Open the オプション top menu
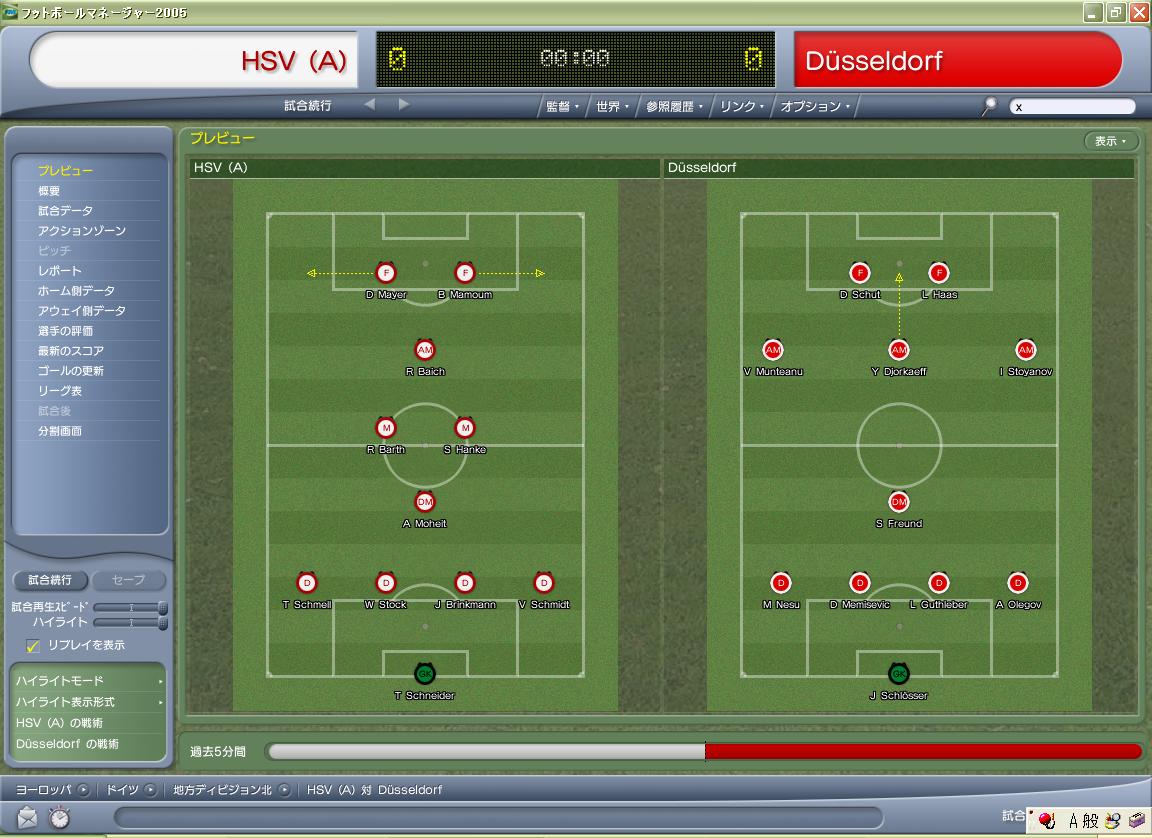The height and width of the screenshot is (838, 1152). 814,106
